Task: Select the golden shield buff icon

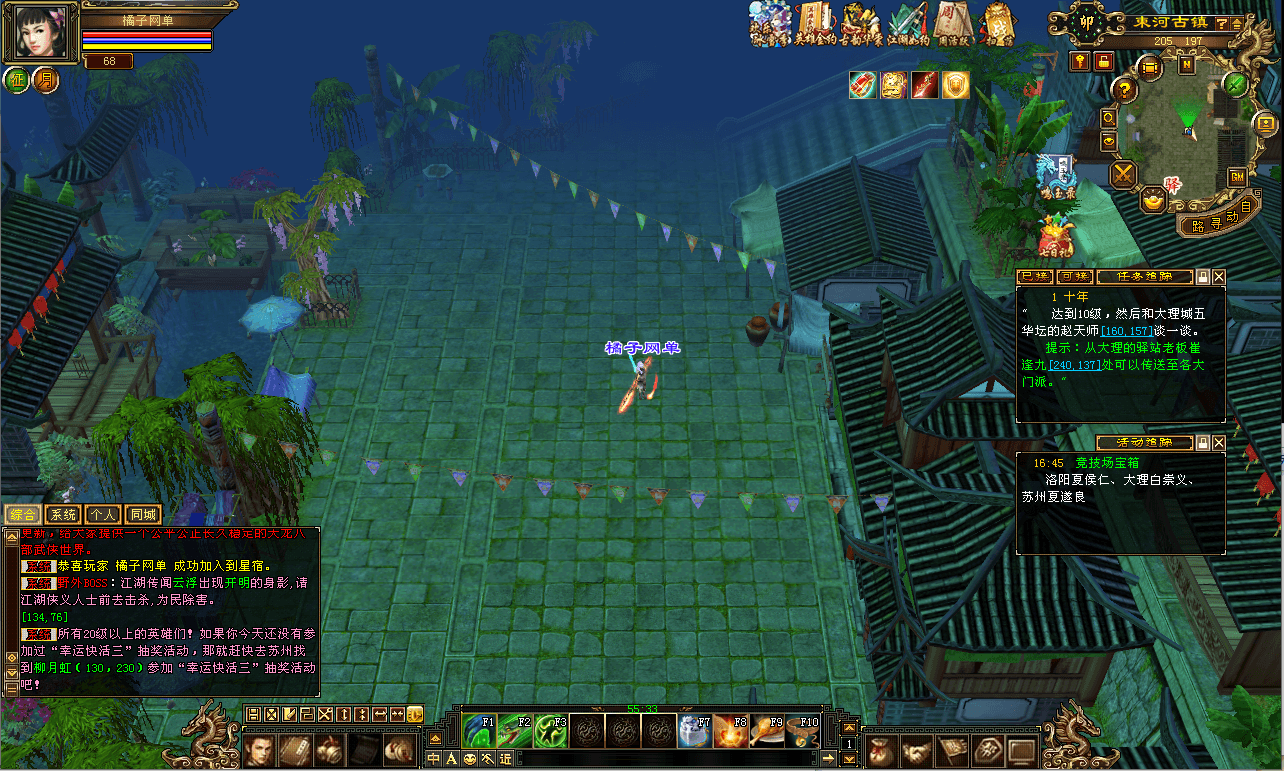Action: [956, 85]
